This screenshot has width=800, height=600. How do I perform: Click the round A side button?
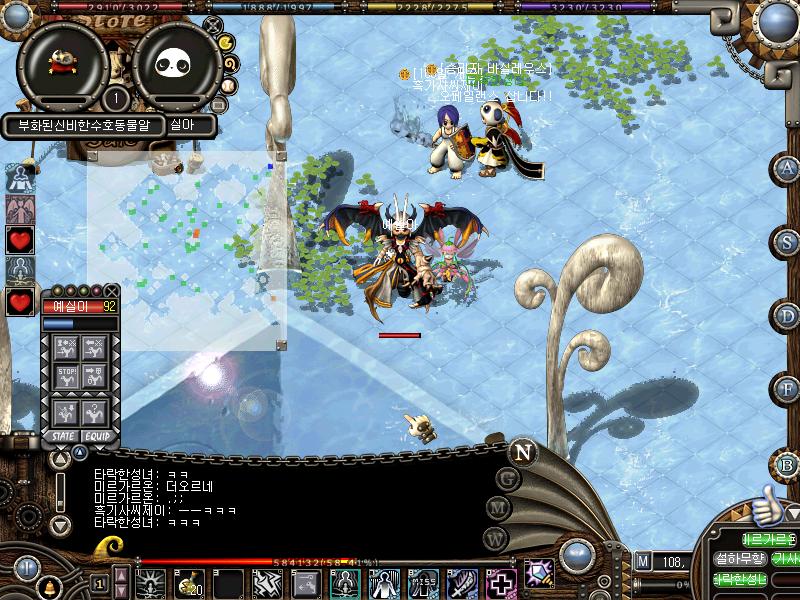(788, 168)
